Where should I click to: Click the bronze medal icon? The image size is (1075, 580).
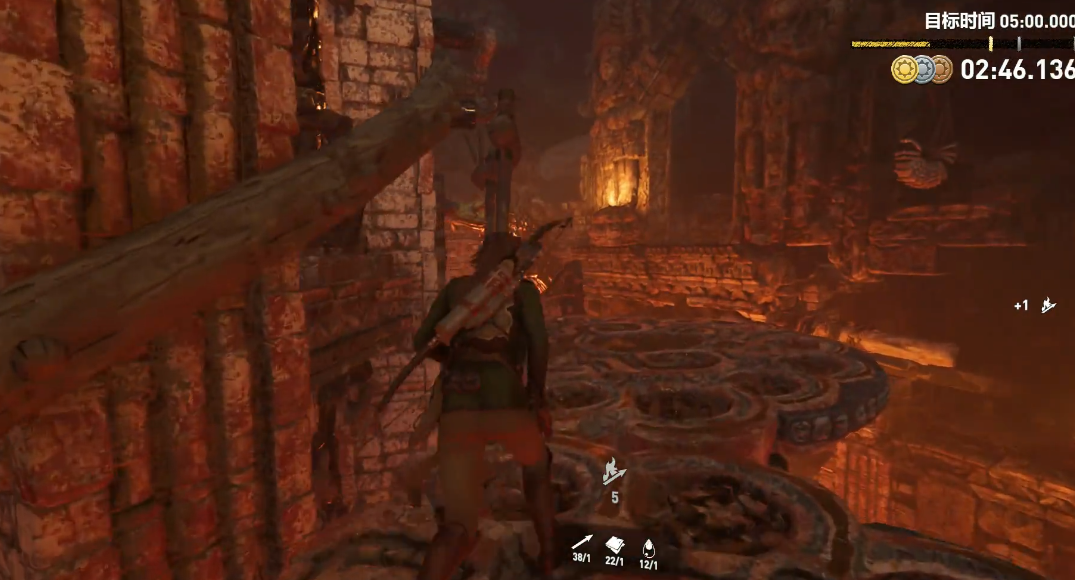(x=940, y=69)
